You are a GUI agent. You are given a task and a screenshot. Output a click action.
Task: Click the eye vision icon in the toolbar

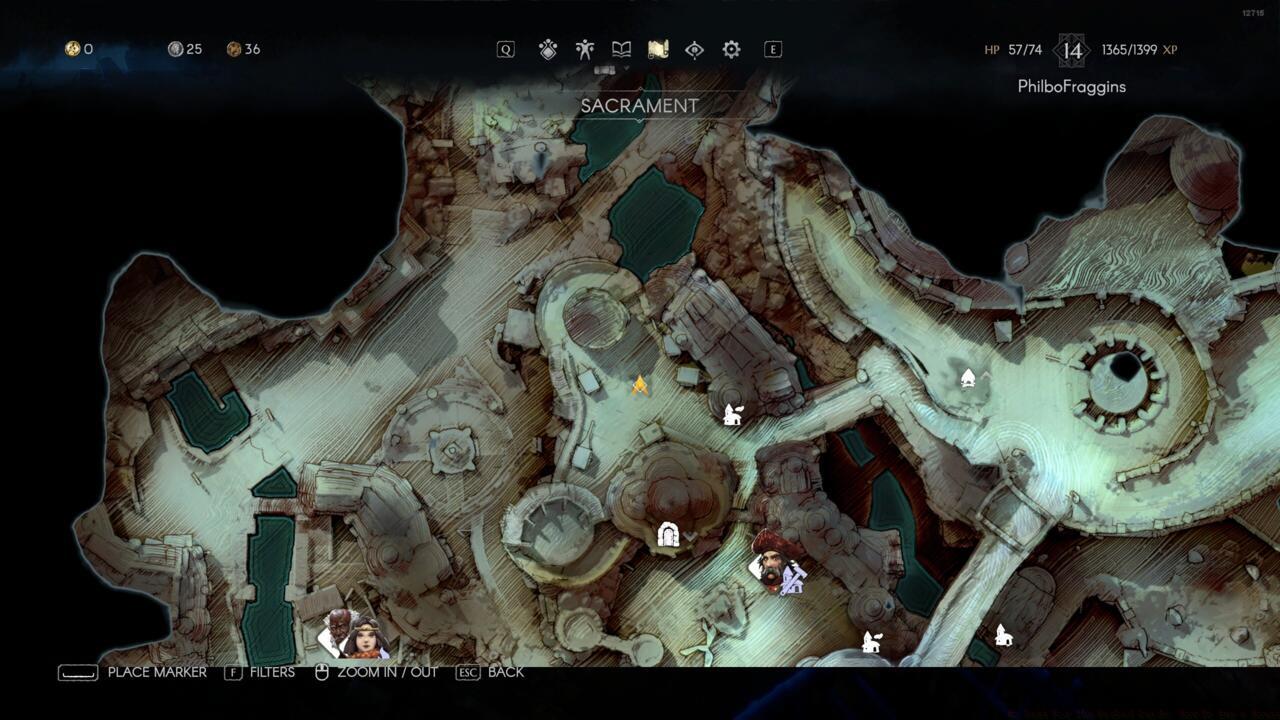[x=695, y=48]
